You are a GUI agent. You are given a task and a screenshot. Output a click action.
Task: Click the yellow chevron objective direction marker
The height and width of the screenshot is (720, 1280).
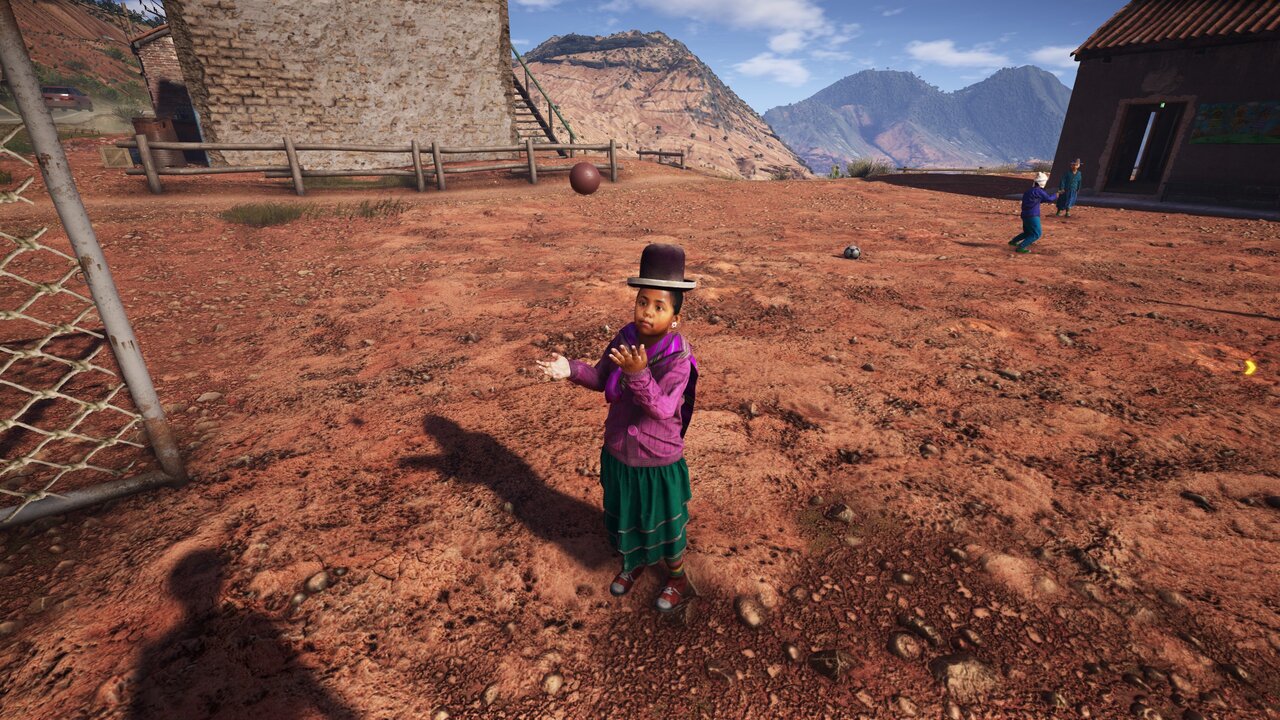tap(1250, 367)
